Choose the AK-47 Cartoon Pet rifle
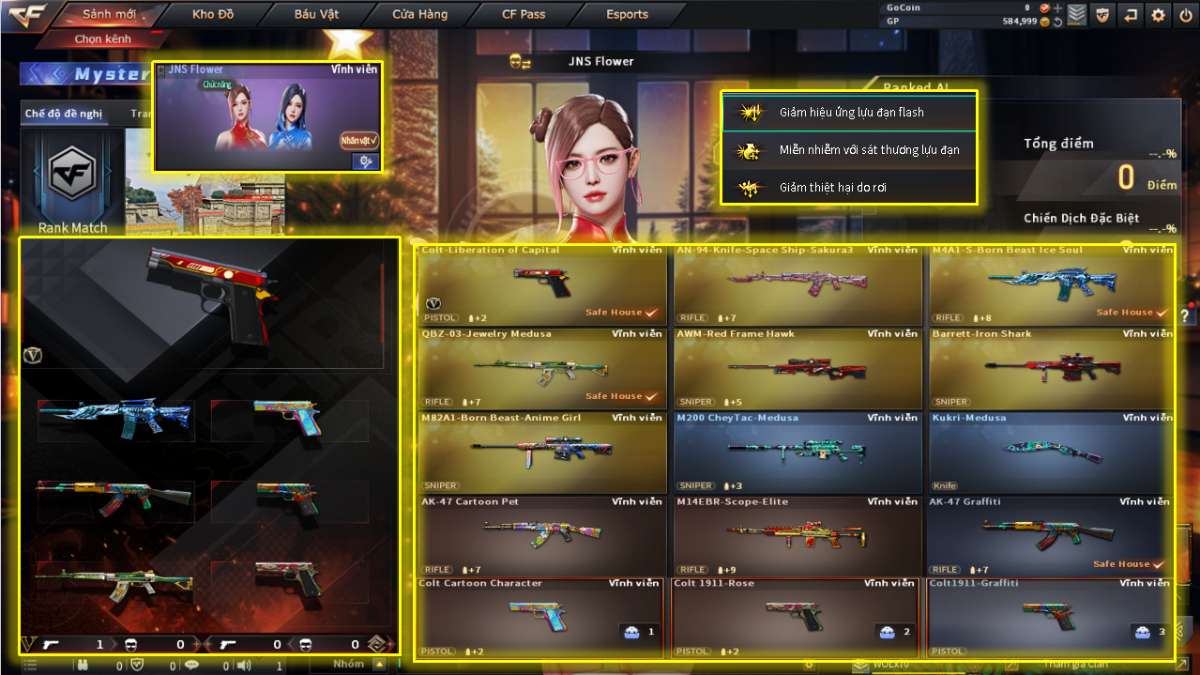1200x675 pixels. (542, 536)
